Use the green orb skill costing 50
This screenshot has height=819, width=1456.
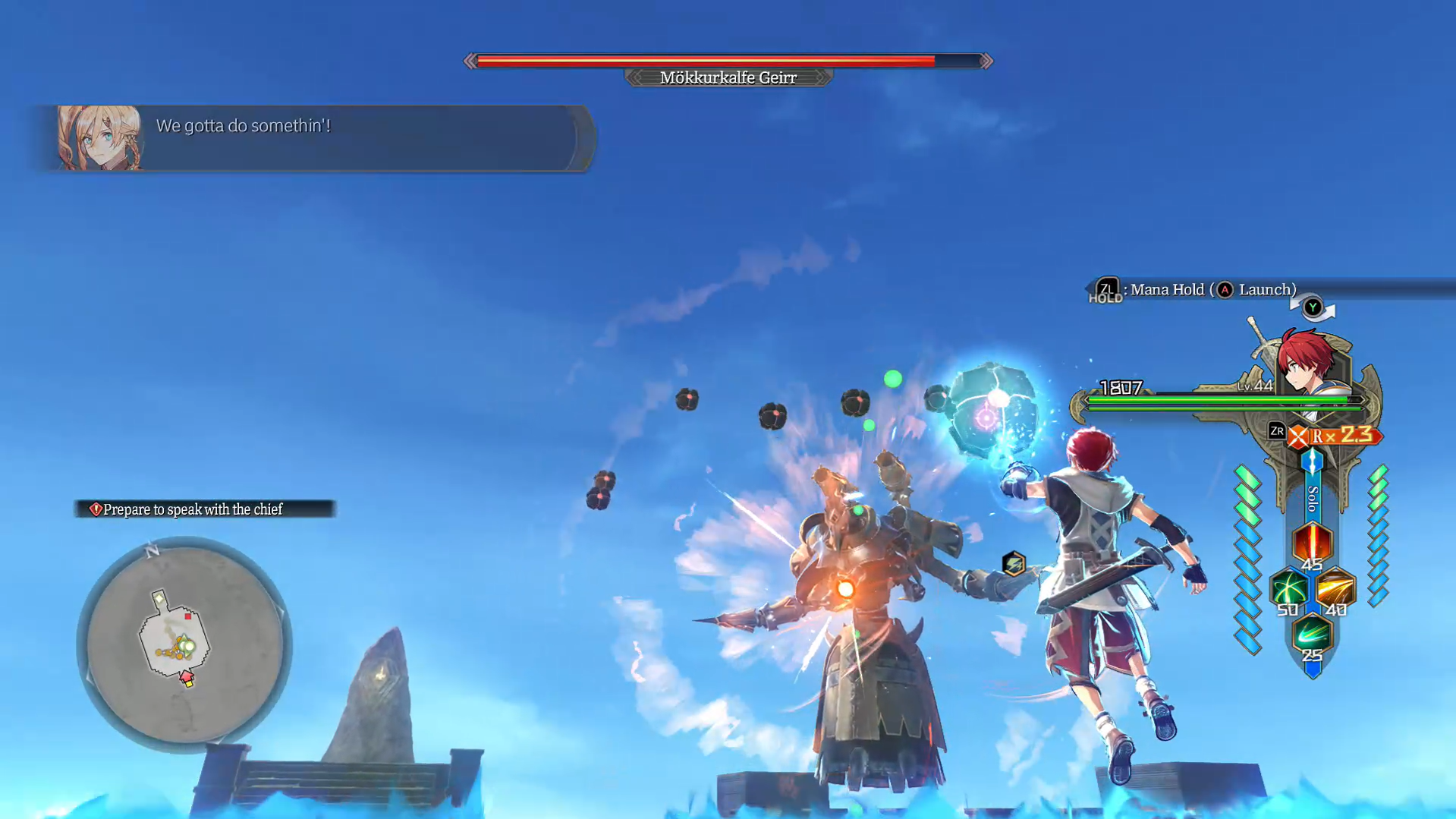click(1288, 588)
